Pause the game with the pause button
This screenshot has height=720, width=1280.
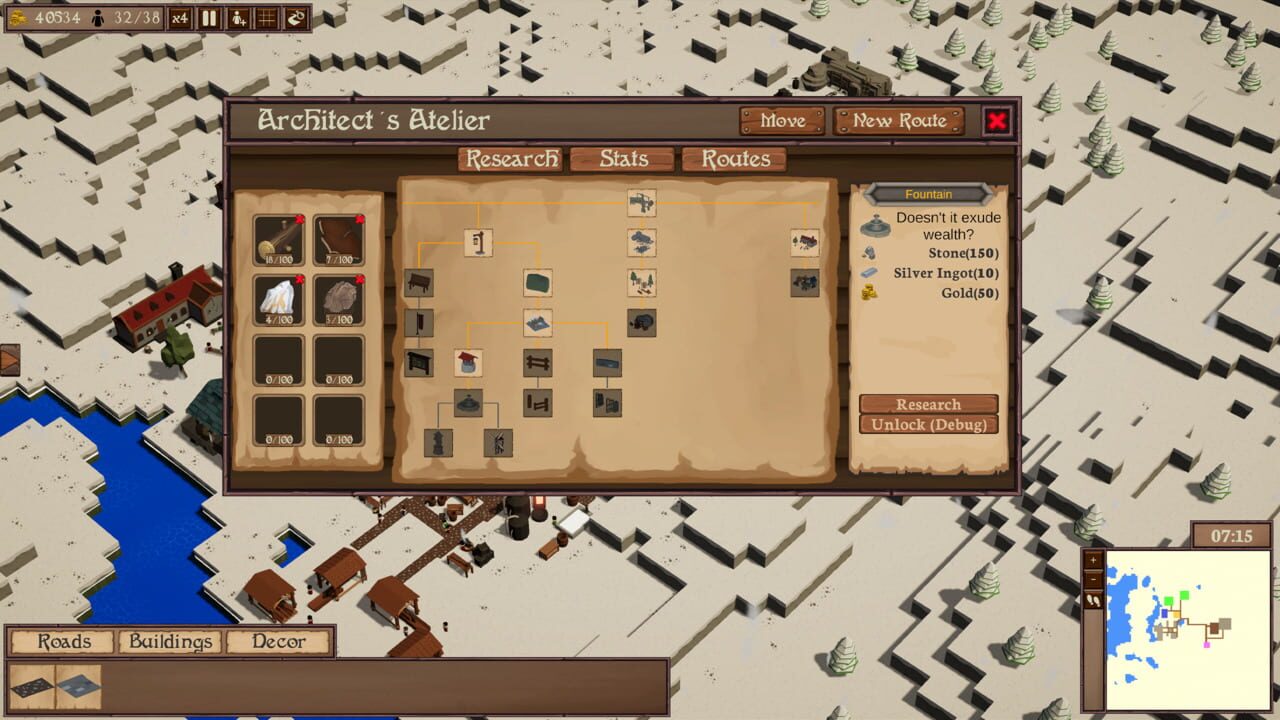pos(211,18)
